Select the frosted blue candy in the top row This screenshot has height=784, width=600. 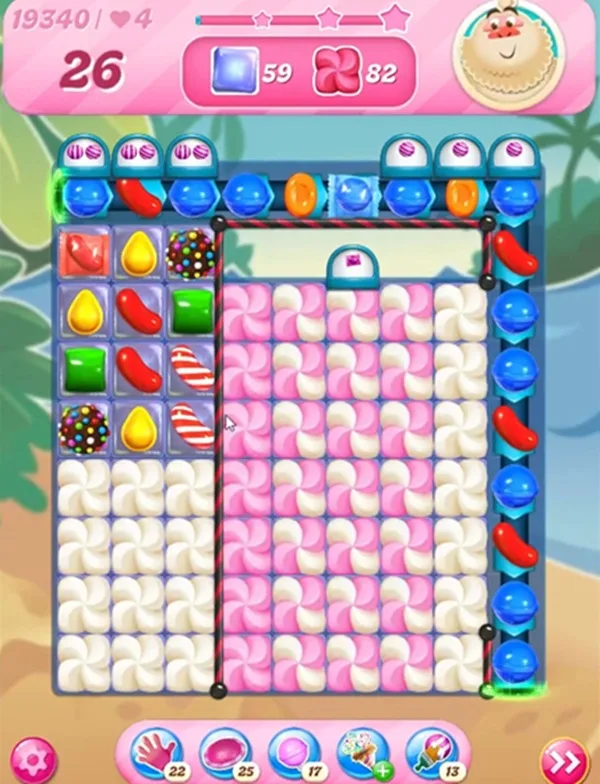pyautogui.click(x=352, y=194)
